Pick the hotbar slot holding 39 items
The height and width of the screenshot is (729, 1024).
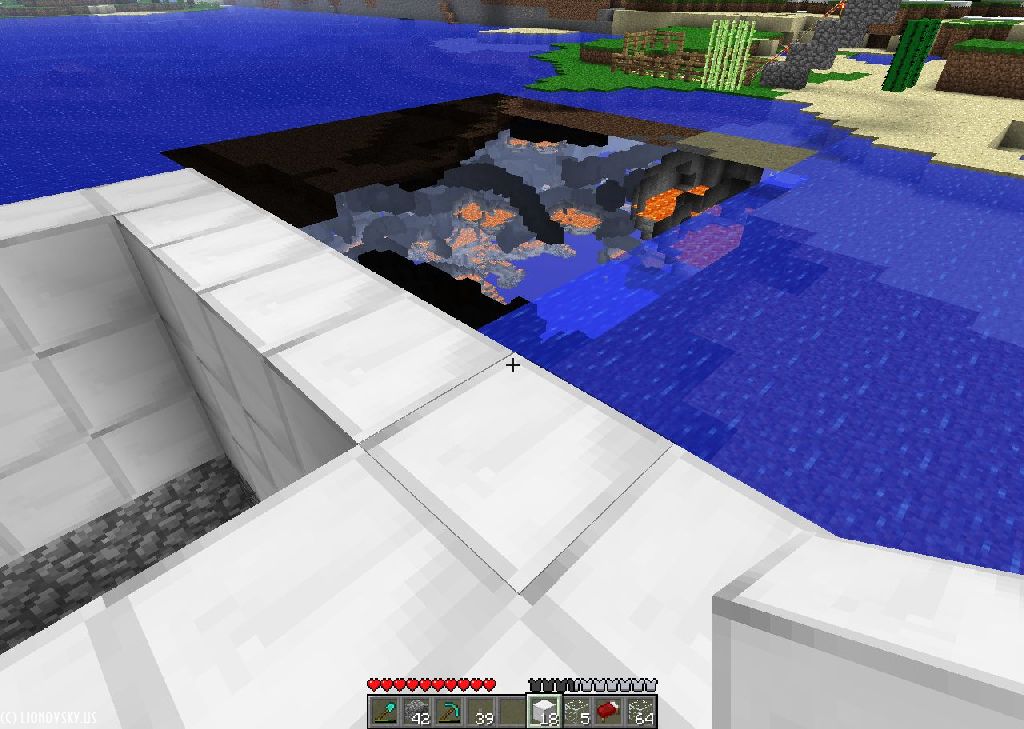479,712
